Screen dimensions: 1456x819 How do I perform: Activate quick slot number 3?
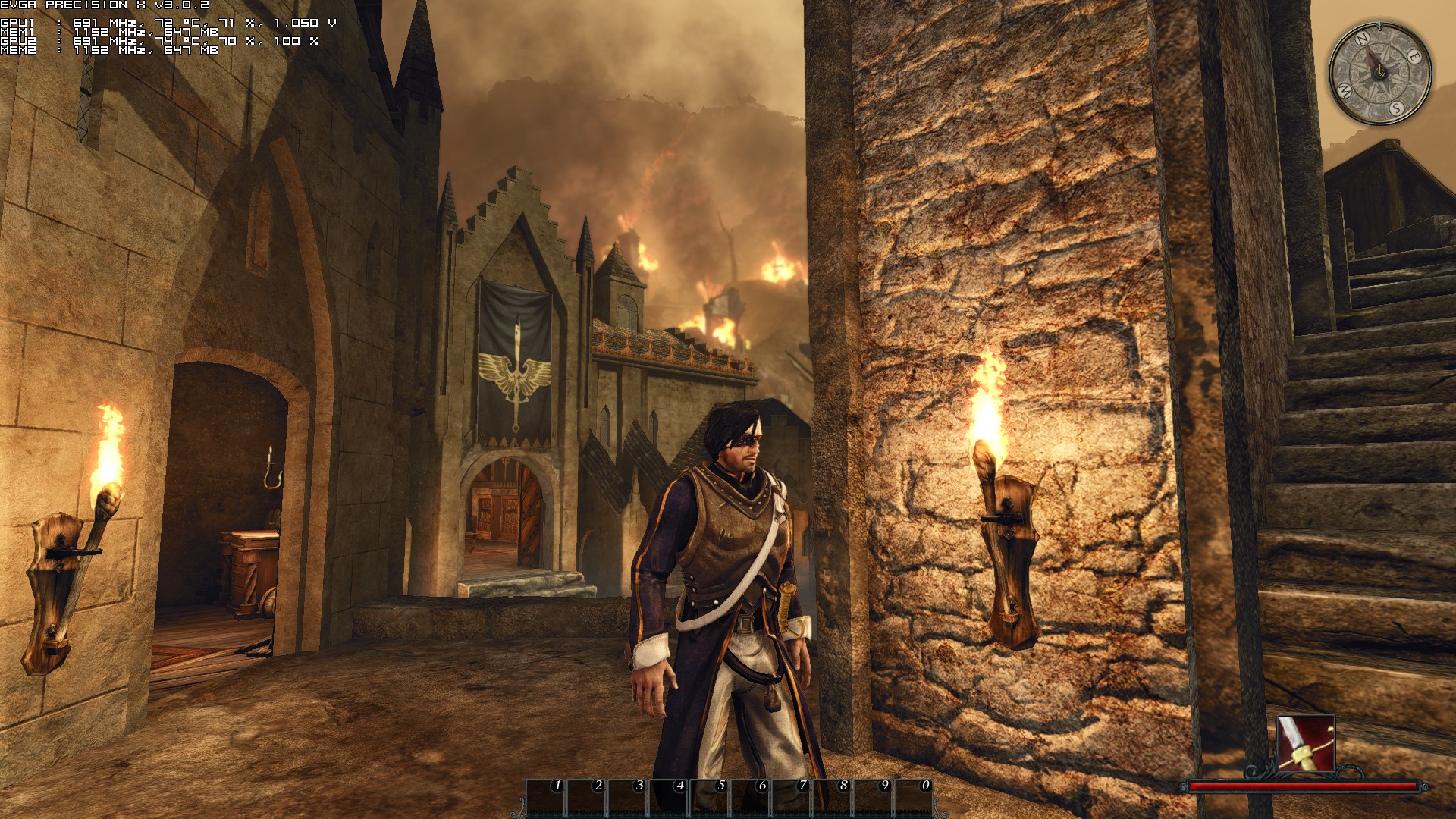click(628, 799)
